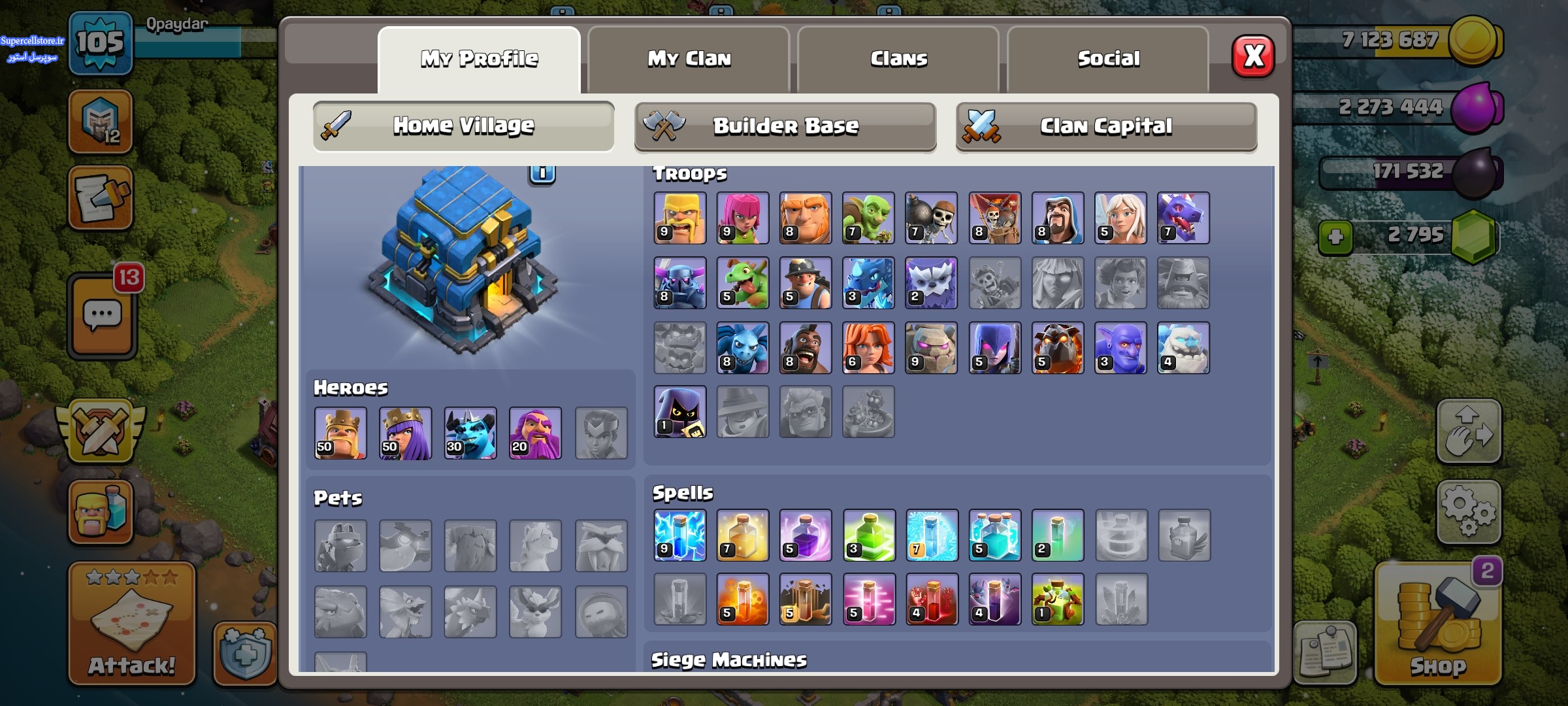1568x706 pixels.
Task: Select the Barbarian King hero icon
Action: (340, 433)
